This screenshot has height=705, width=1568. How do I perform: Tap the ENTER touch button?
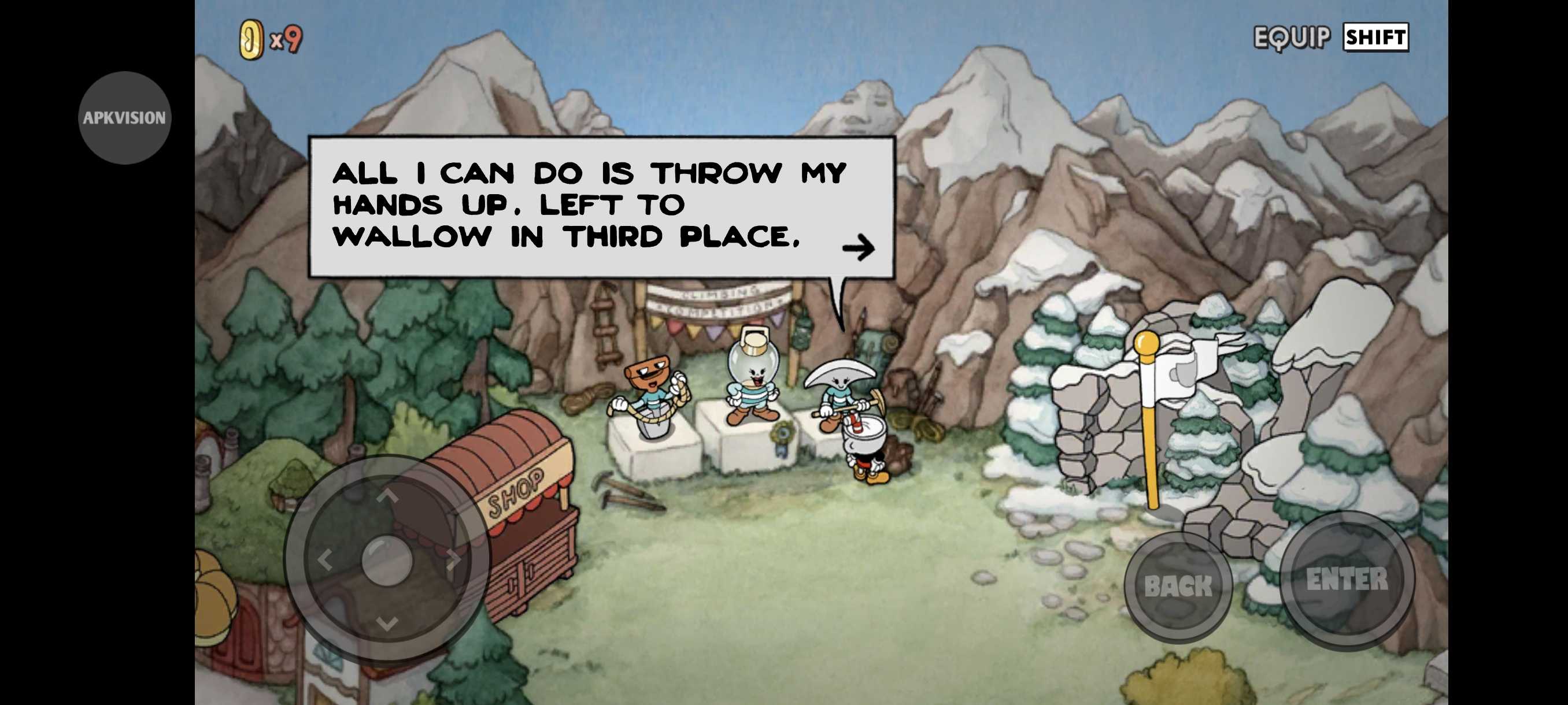(x=1347, y=580)
